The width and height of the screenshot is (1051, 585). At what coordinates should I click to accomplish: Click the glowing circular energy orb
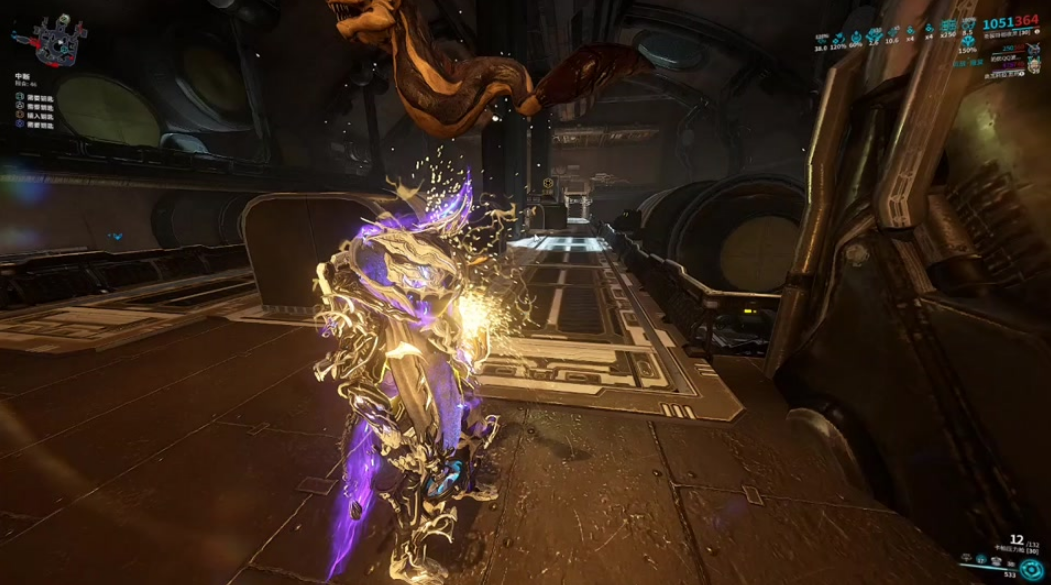click(1031, 570)
